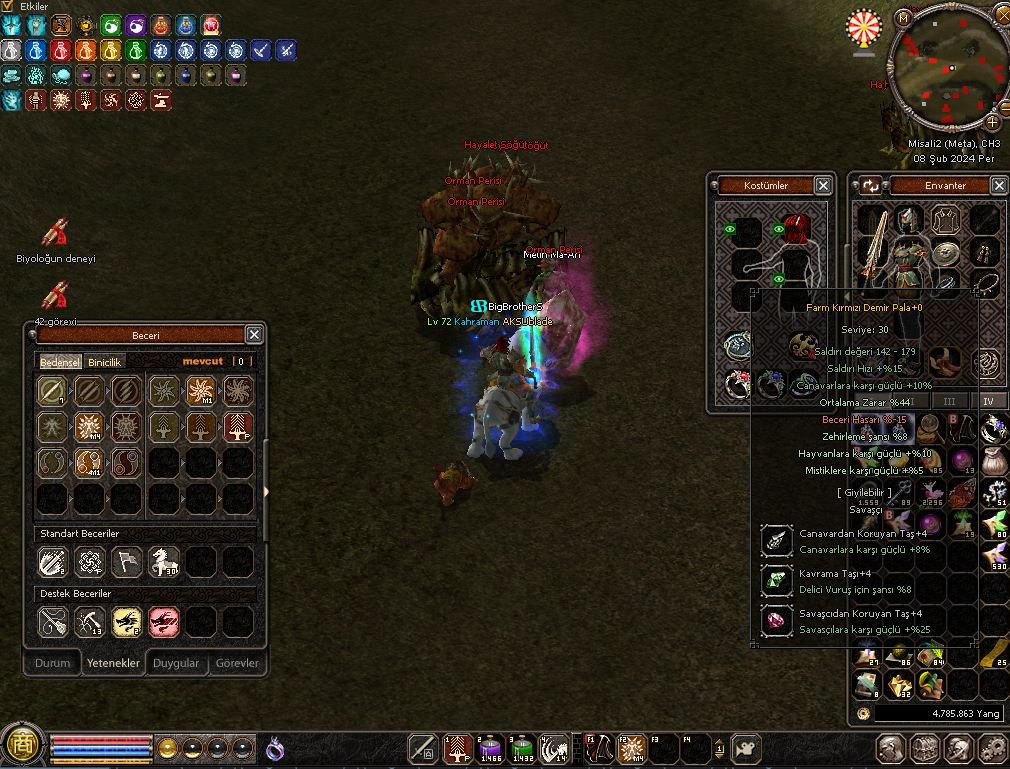Close the Kostümler costume window
This screenshot has width=1010, height=769.
(822, 185)
